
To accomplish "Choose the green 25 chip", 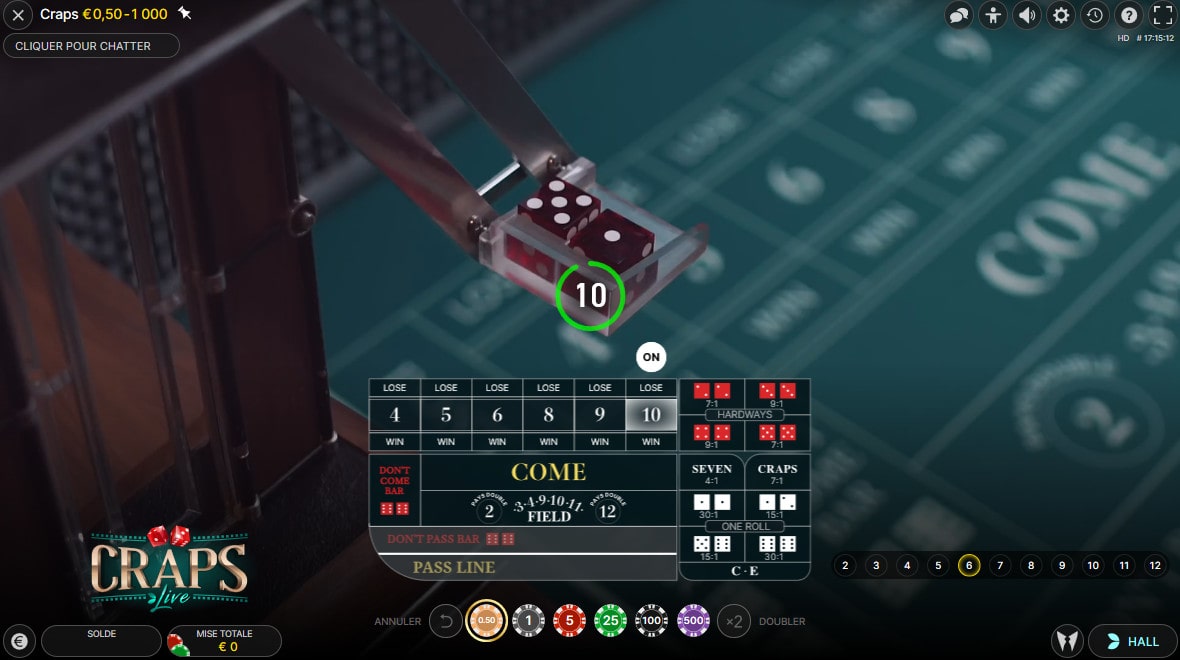I will point(610,621).
